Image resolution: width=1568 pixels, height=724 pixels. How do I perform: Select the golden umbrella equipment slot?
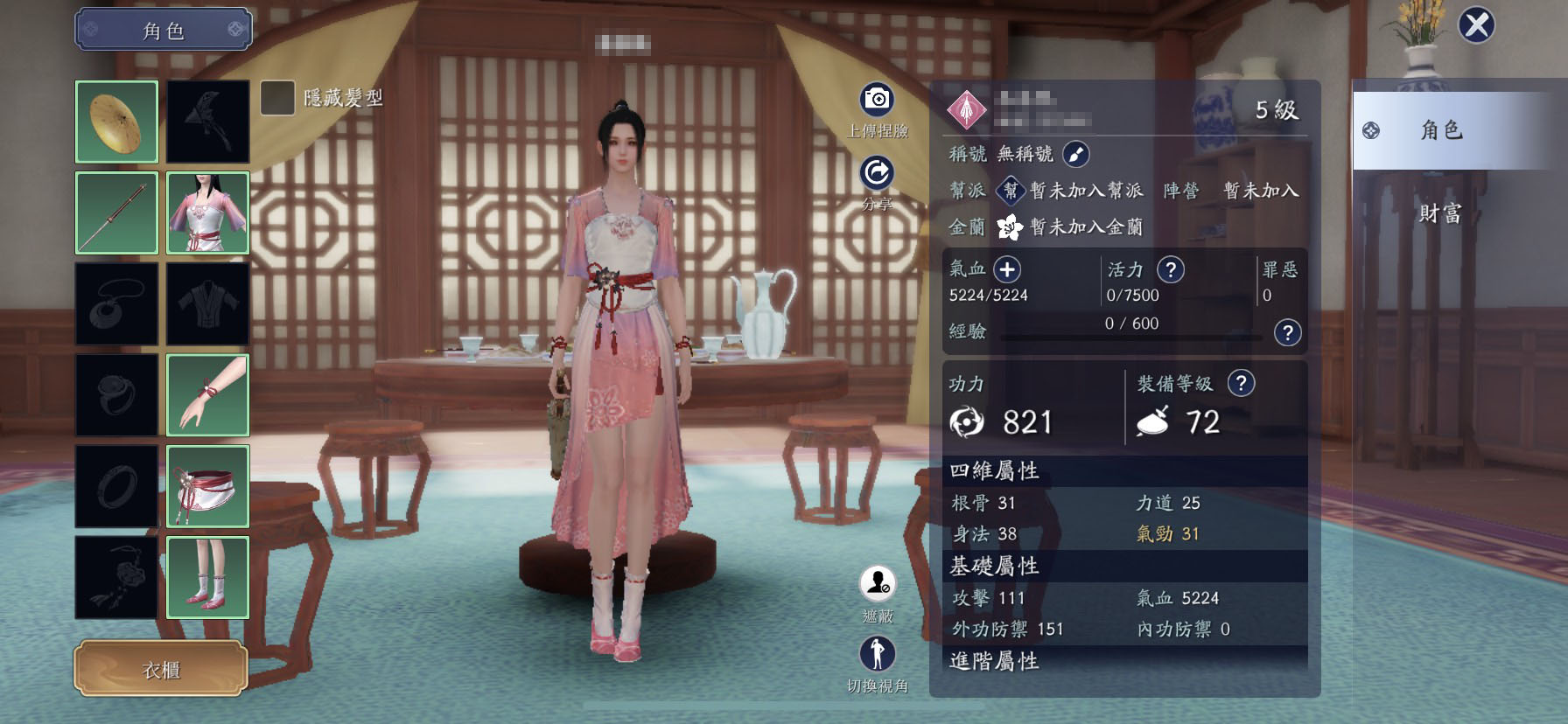[117, 122]
